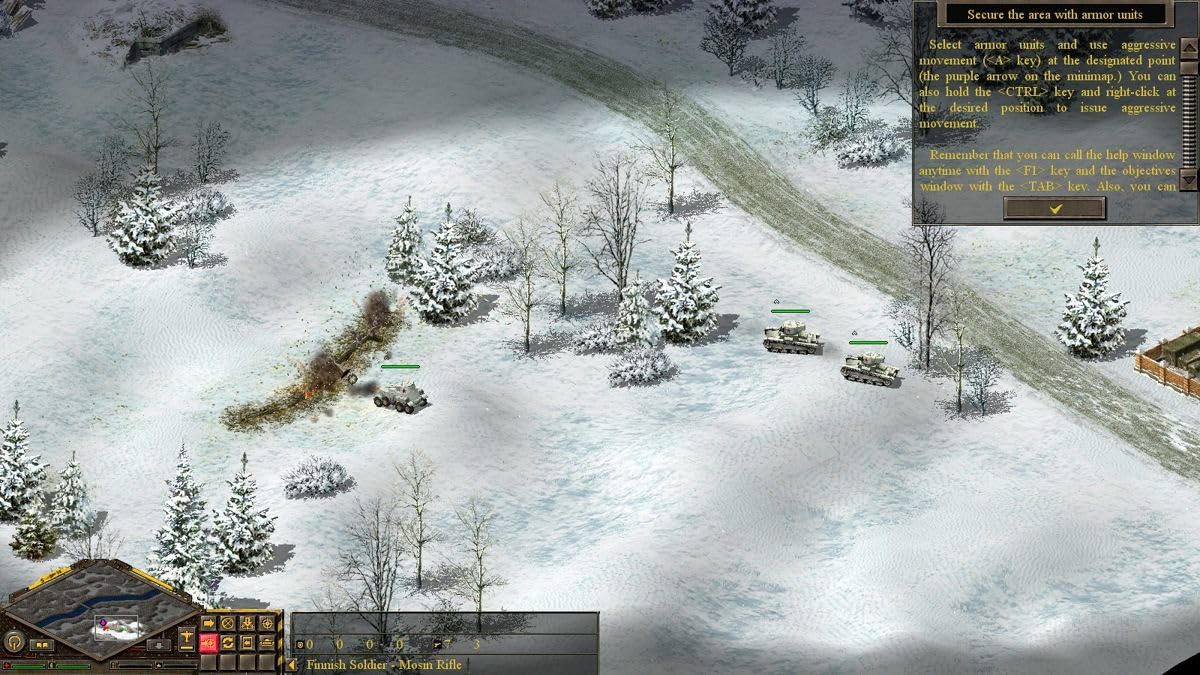The image size is (1200, 675).
Task: Activate the boxed left-arrow command button
Action: point(247,642)
